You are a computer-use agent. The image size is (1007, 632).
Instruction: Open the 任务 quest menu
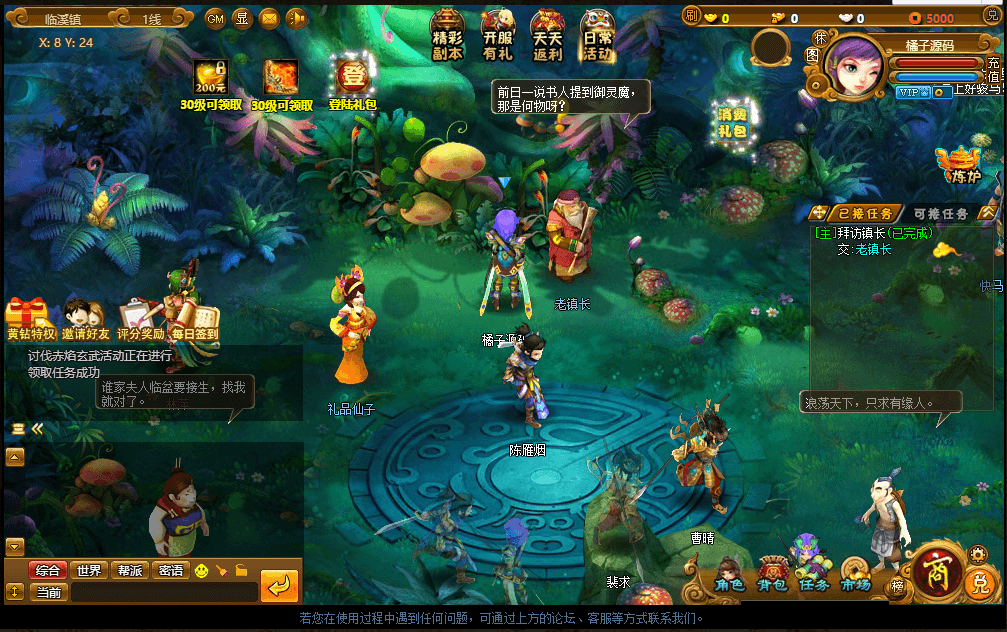(x=813, y=574)
